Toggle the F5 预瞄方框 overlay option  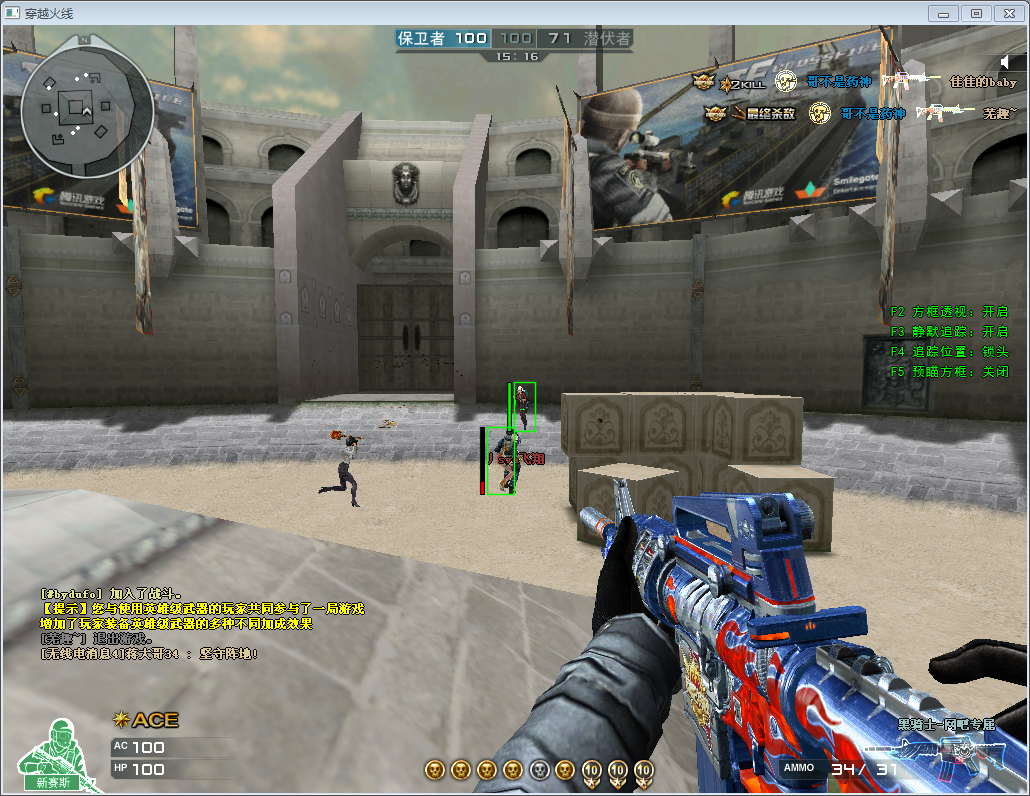coord(949,372)
